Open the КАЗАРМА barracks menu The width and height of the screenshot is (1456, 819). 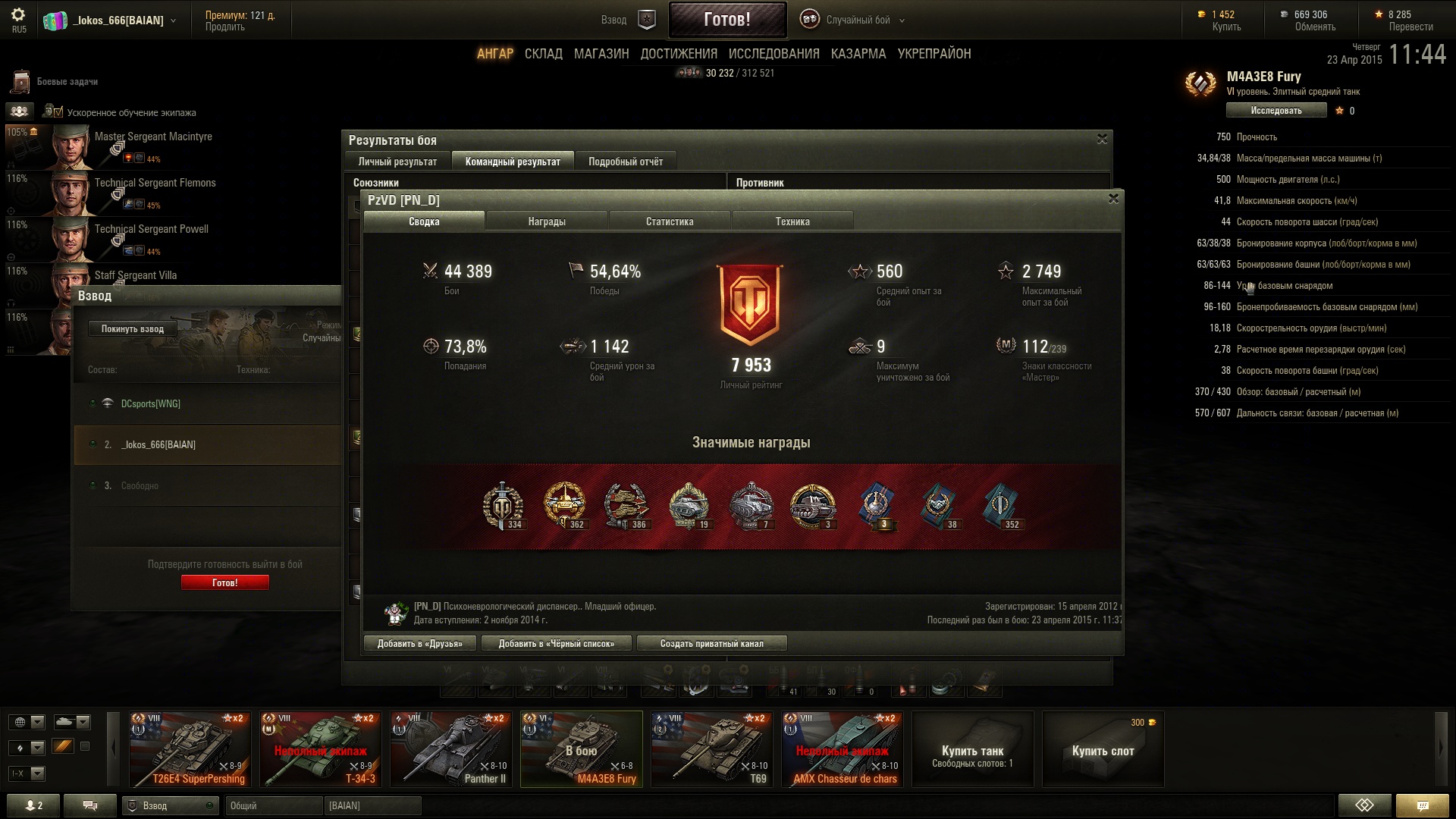pyautogui.click(x=858, y=54)
